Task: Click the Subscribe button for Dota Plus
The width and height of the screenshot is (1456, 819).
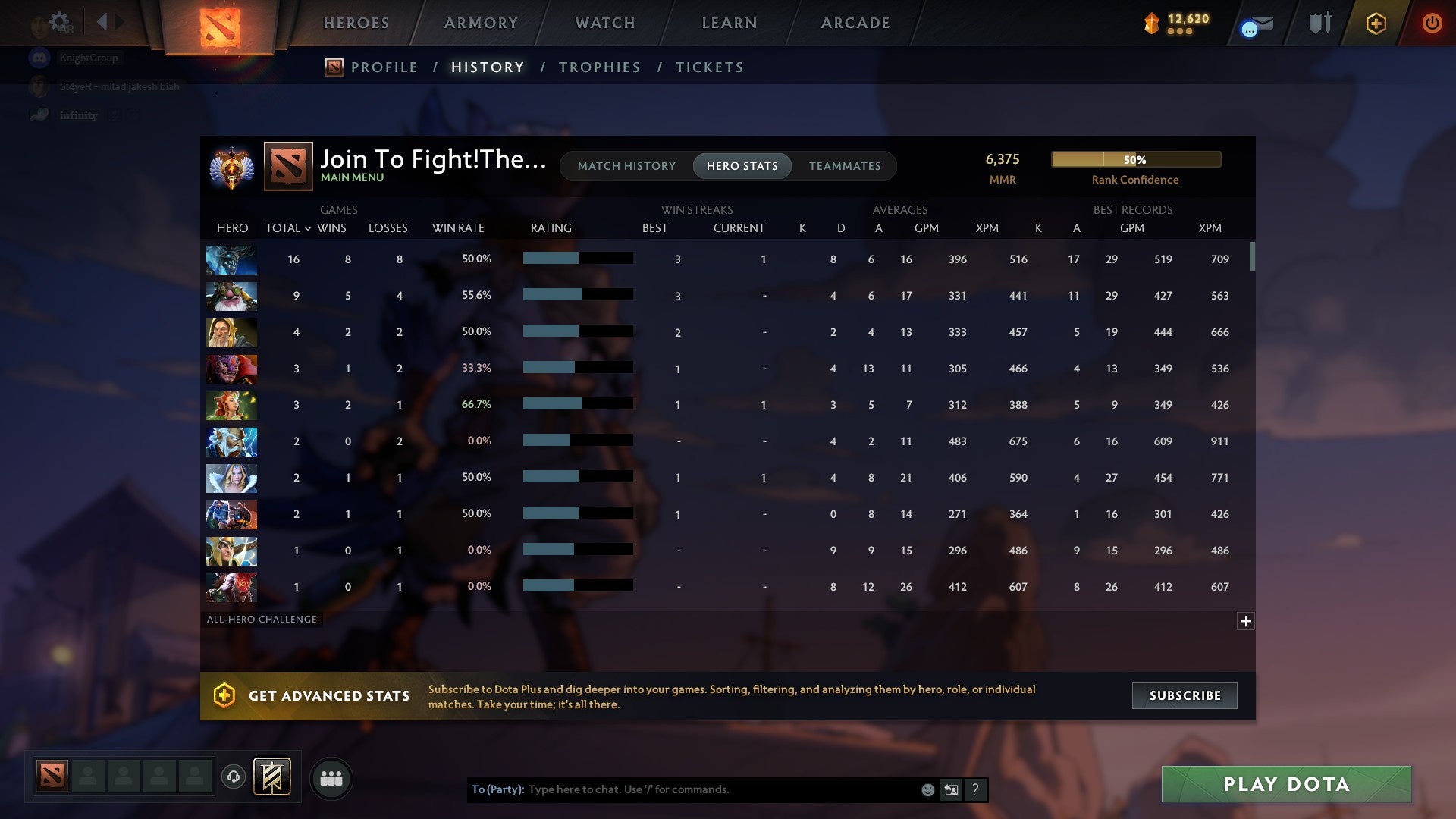Action: pyautogui.click(x=1184, y=695)
